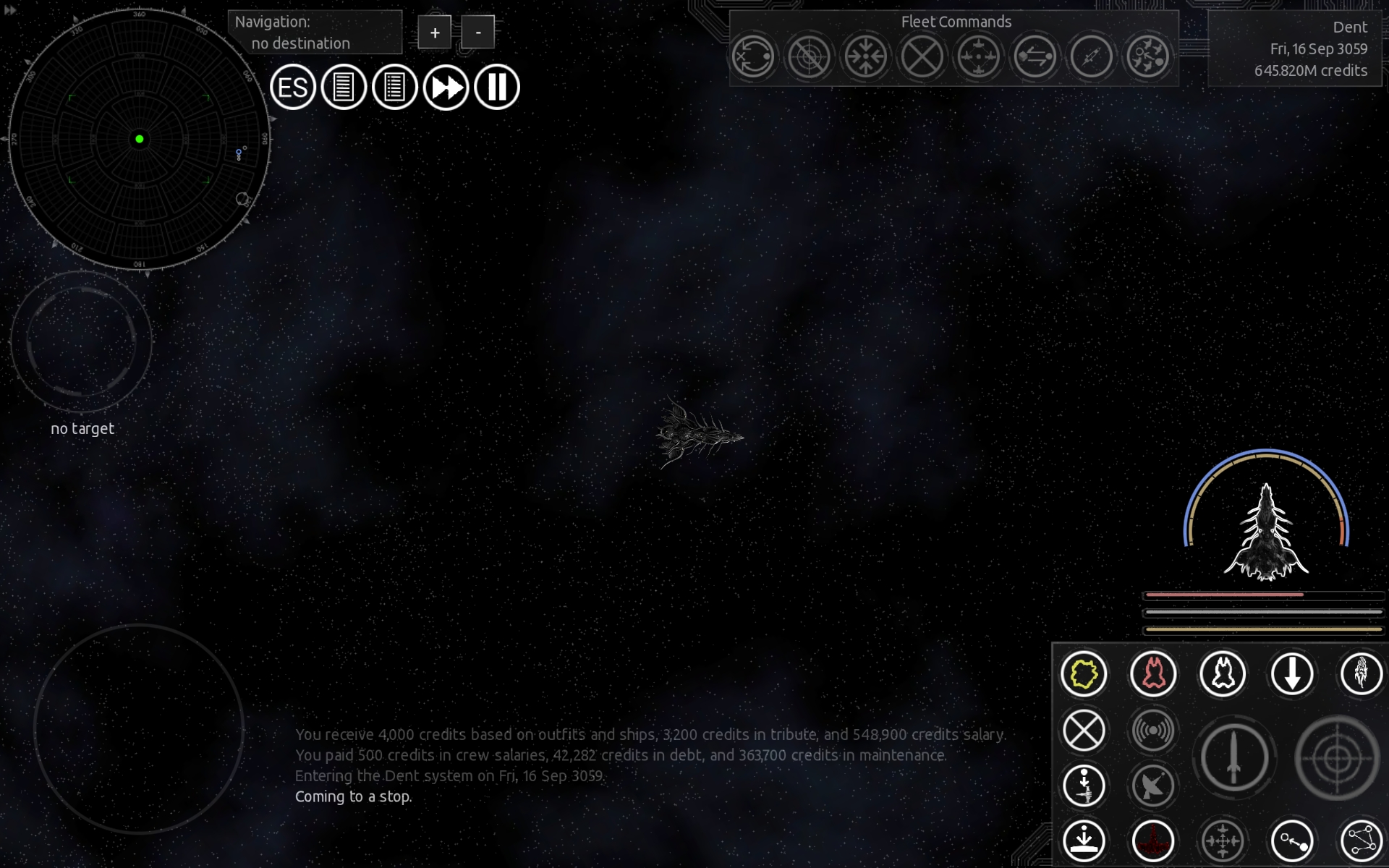
Task: Click the circular radar display
Action: click(140, 139)
